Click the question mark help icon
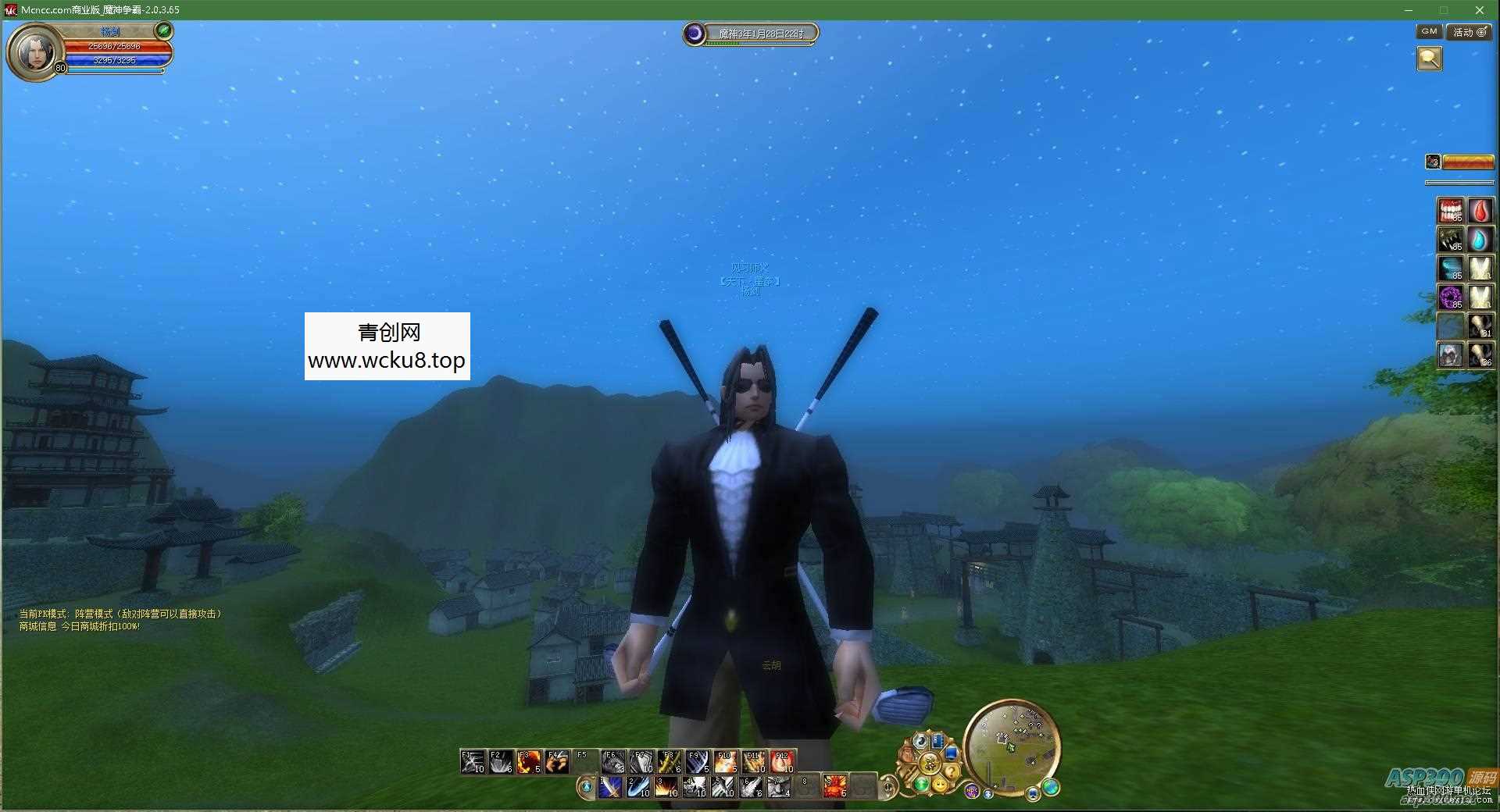The height and width of the screenshot is (812, 1500). (952, 771)
